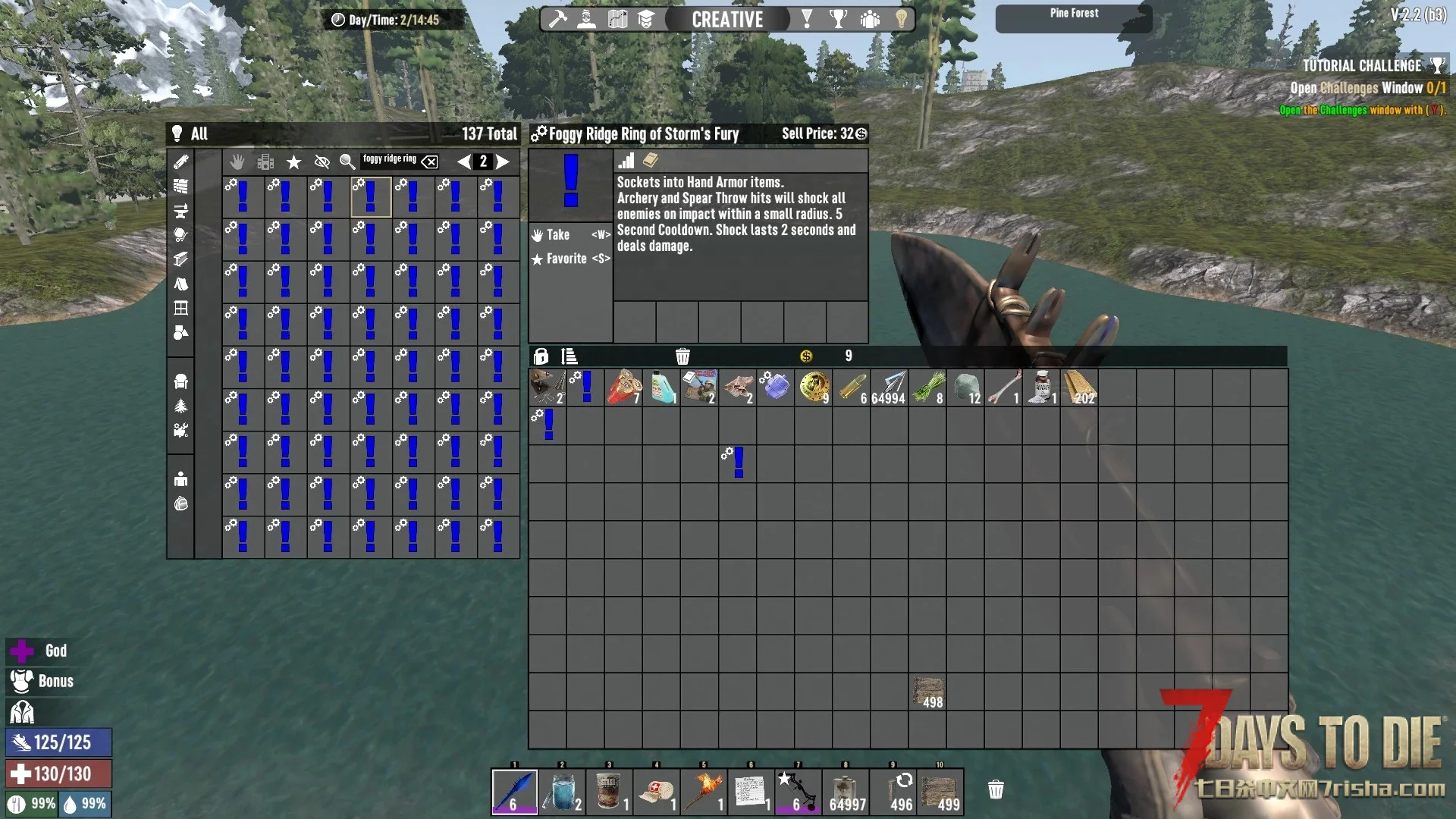
Task: Toggle the backpack lock slots button
Action: click(541, 356)
